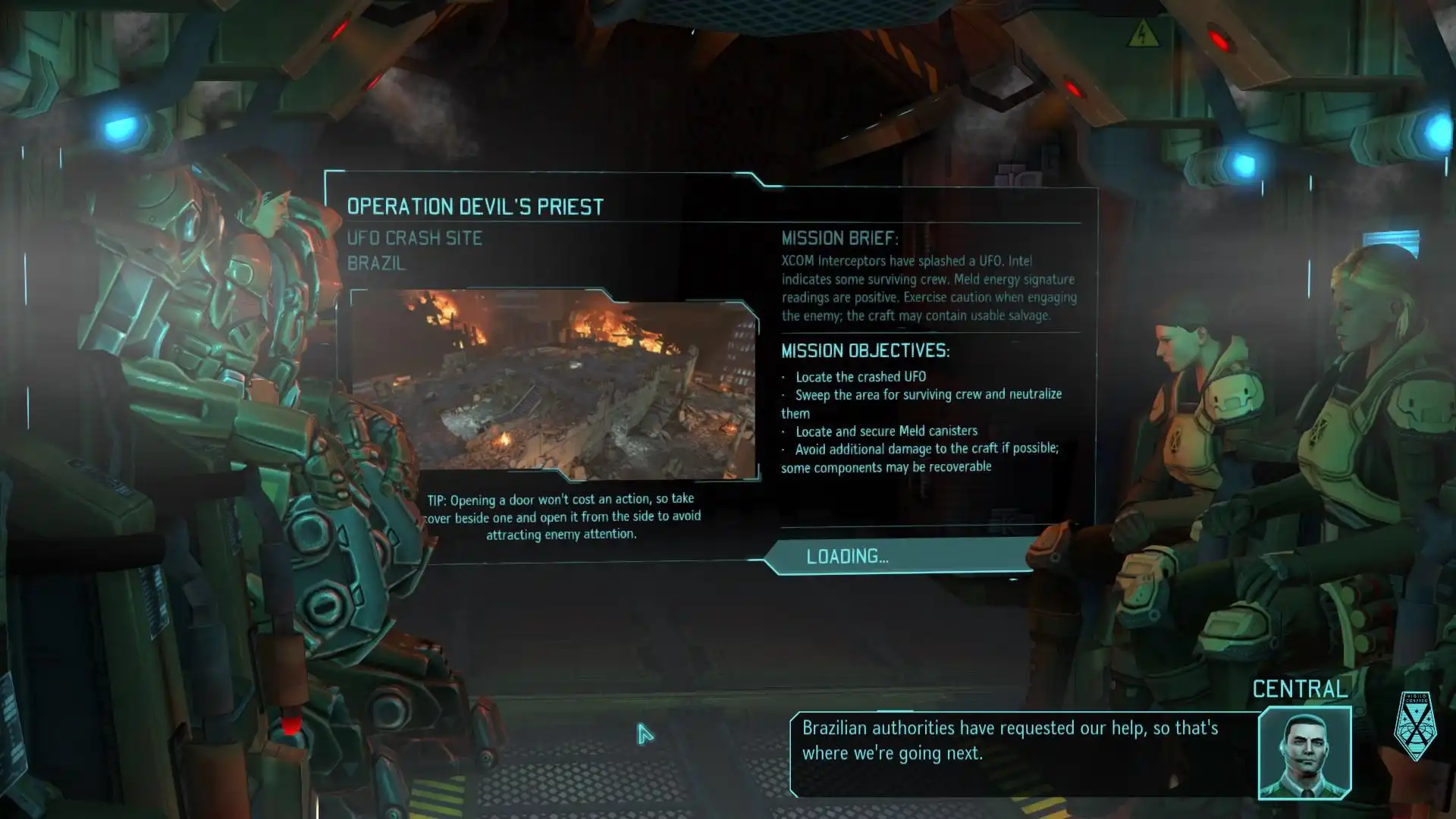Select the BRAZIL location text

(x=376, y=264)
